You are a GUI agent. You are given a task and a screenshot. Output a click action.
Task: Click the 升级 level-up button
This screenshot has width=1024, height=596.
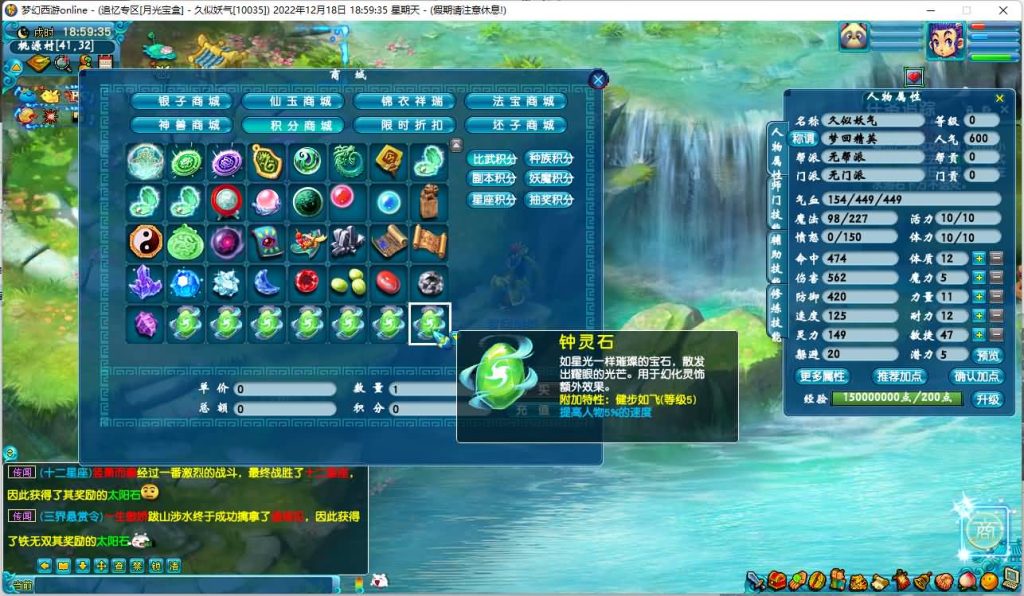tap(988, 398)
